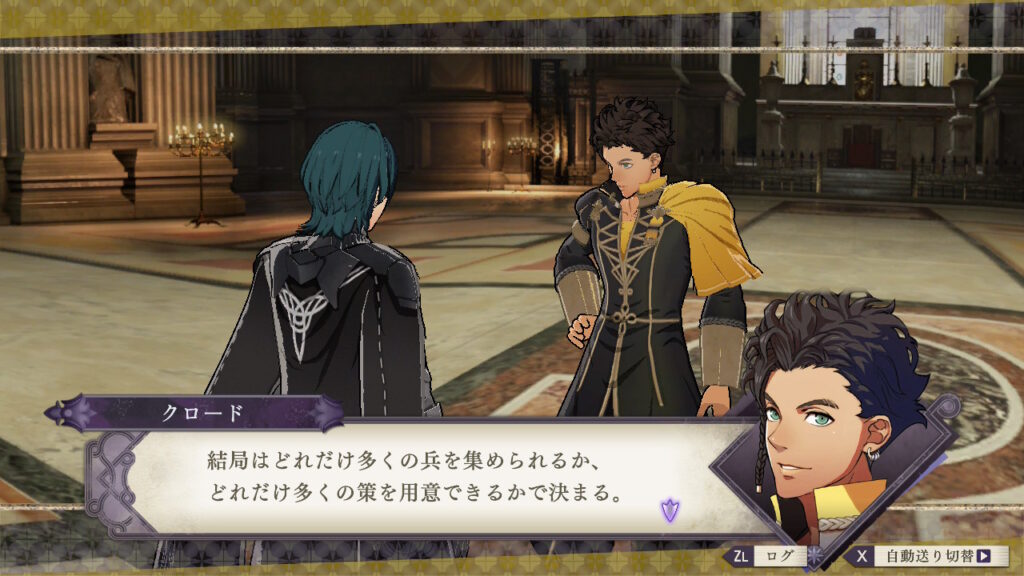Advance dialogue with the purple arrow indicator
The image size is (1024, 576).
pos(668,511)
